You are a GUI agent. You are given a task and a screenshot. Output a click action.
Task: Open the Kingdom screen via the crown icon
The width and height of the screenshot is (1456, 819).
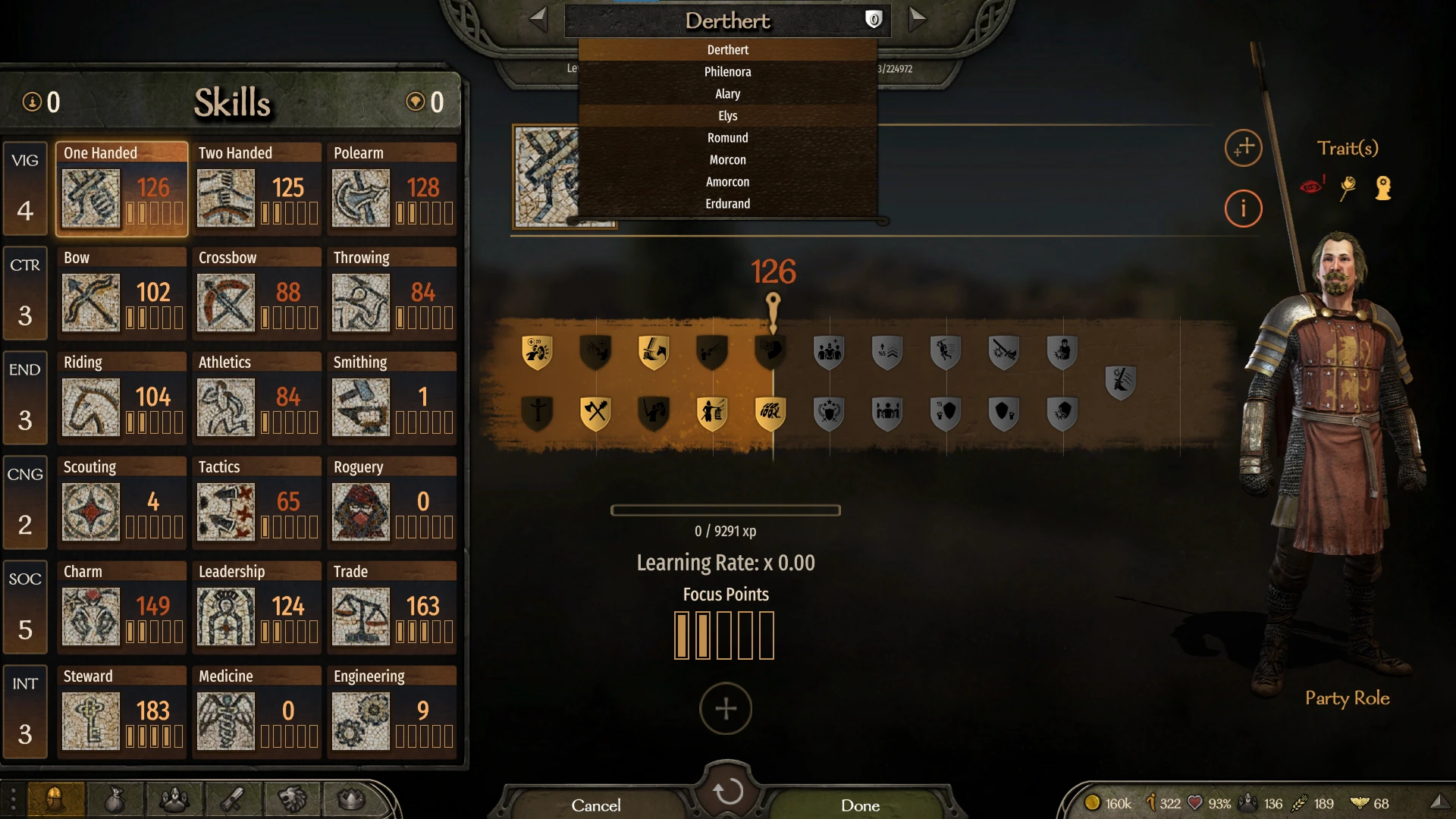[349, 800]
